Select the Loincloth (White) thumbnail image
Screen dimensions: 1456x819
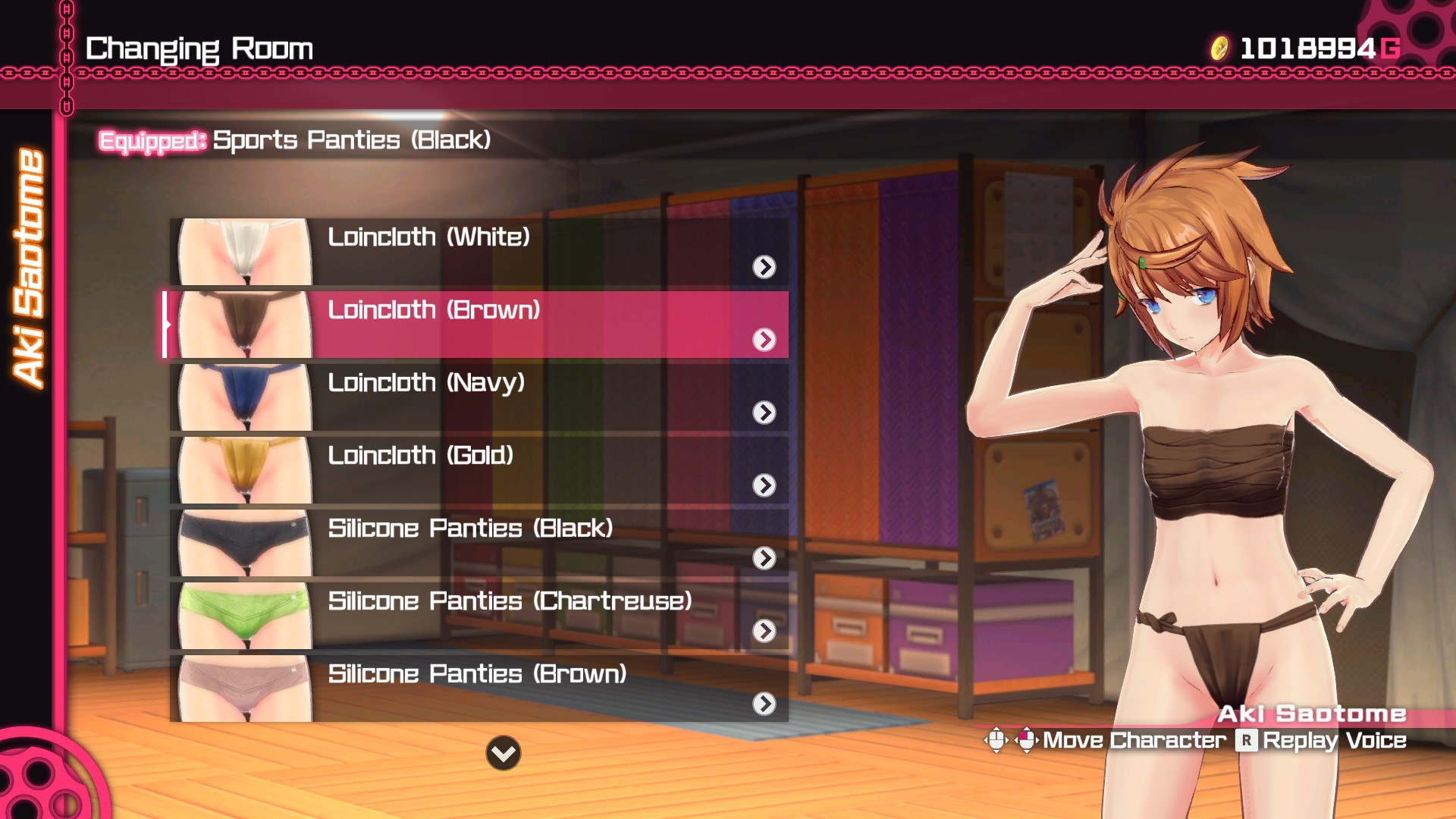click(x=241, y=250)
